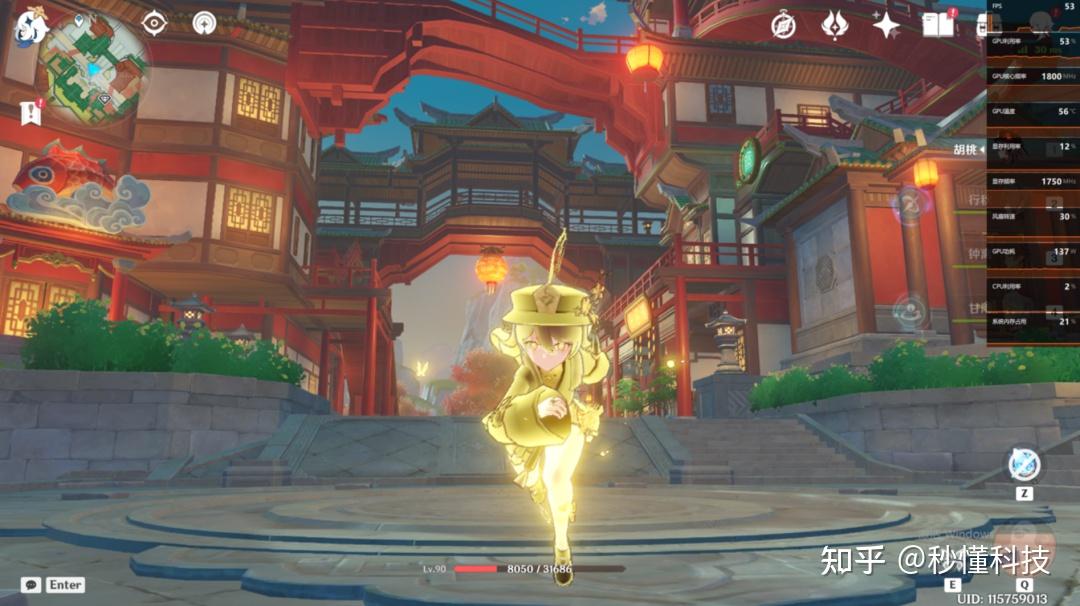The height and width of the screenshot is (606, 1080).
Task: Open the Paimon menu
Action: pyautogui.click(x=31, y=27)
